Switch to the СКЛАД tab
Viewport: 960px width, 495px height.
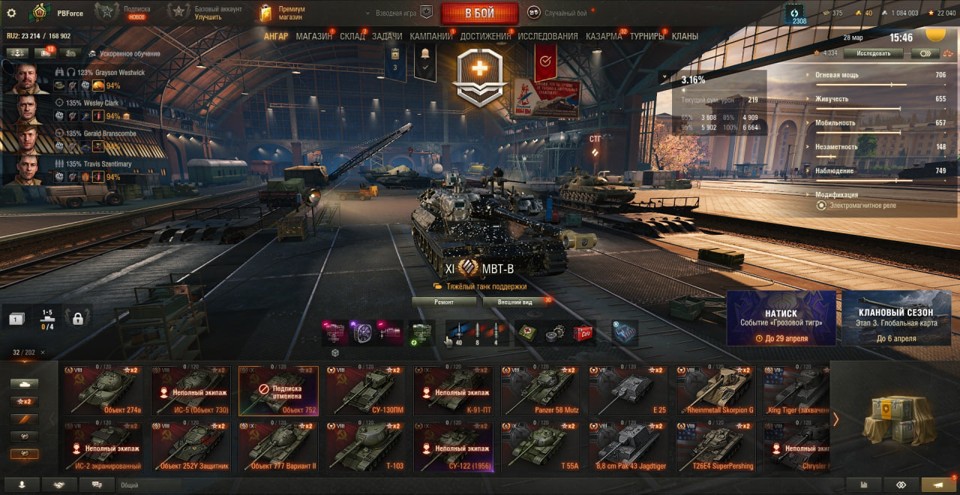(x=352, y=36)
